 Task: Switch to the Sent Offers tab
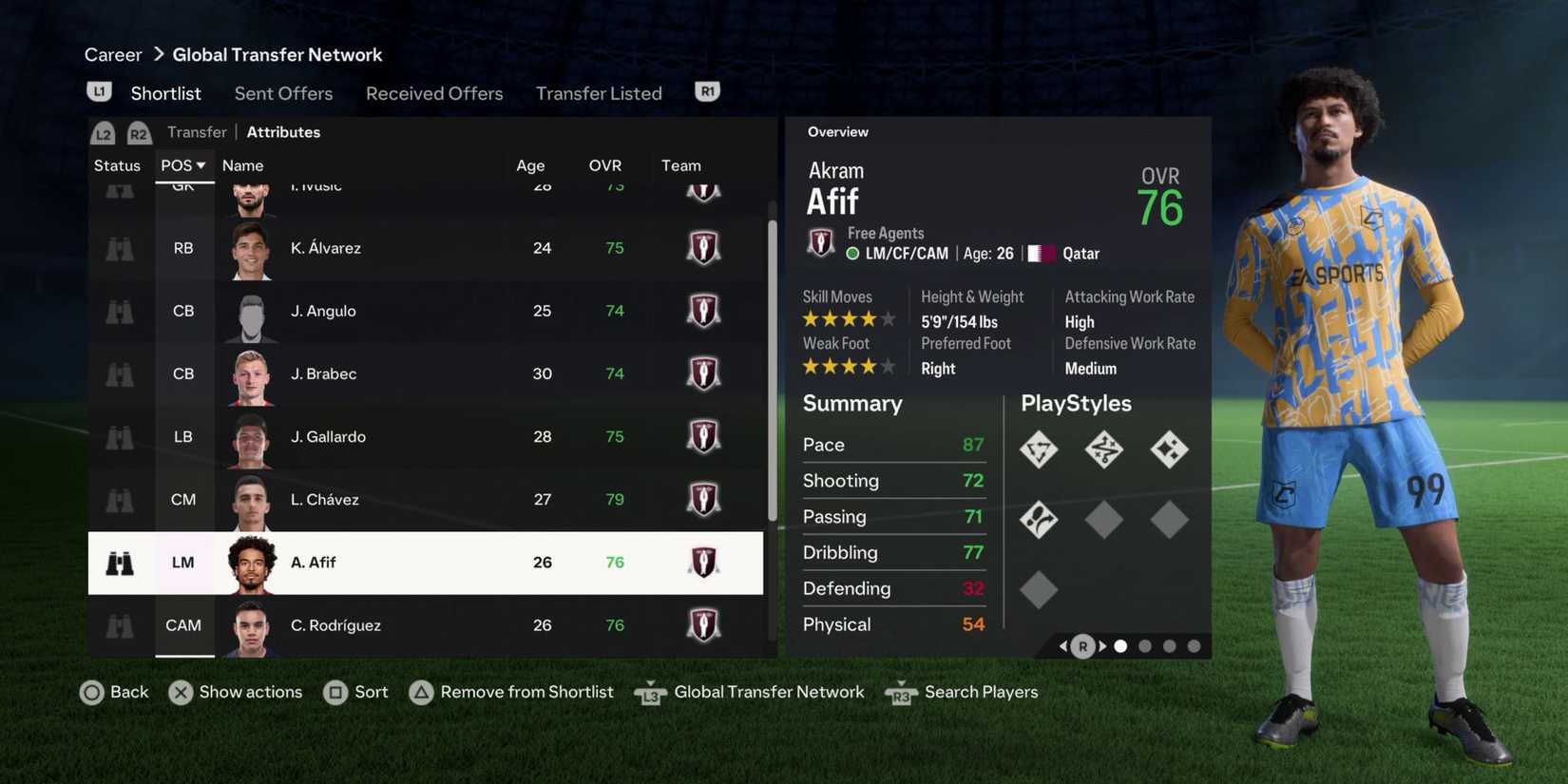(x=283, y=92)
